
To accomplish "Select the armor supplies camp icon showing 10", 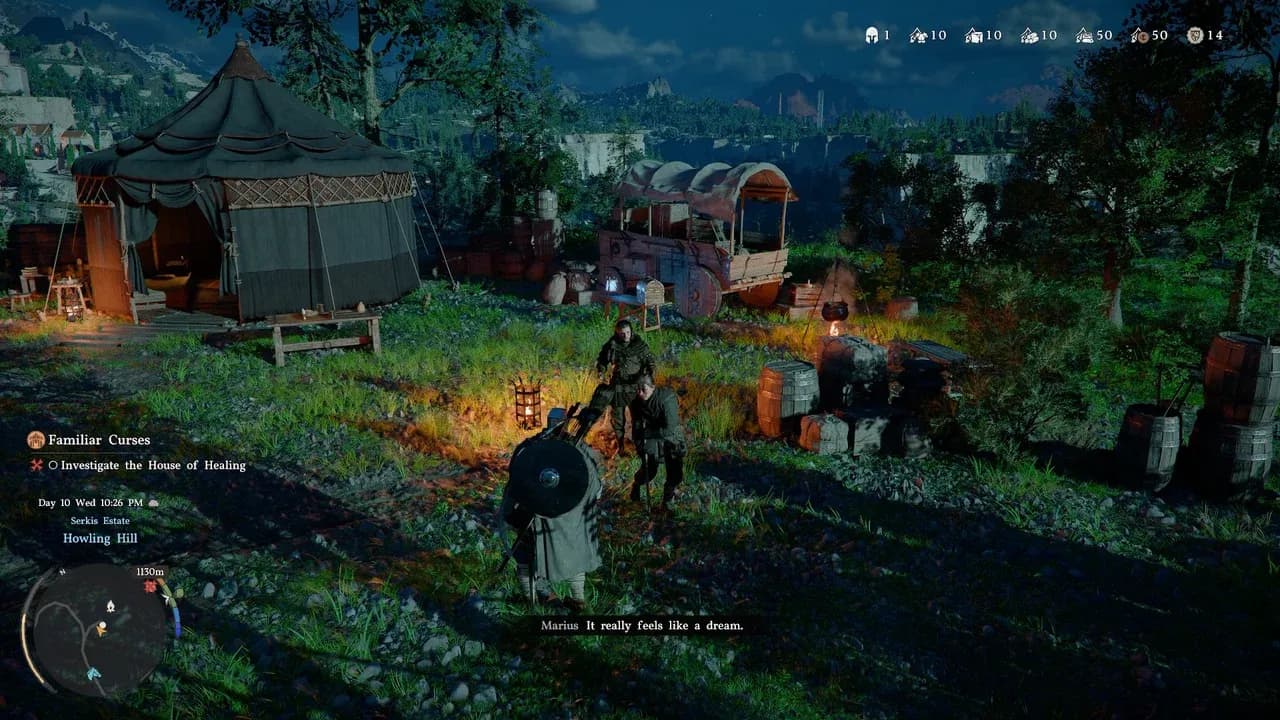I will (x=917, y=36).
